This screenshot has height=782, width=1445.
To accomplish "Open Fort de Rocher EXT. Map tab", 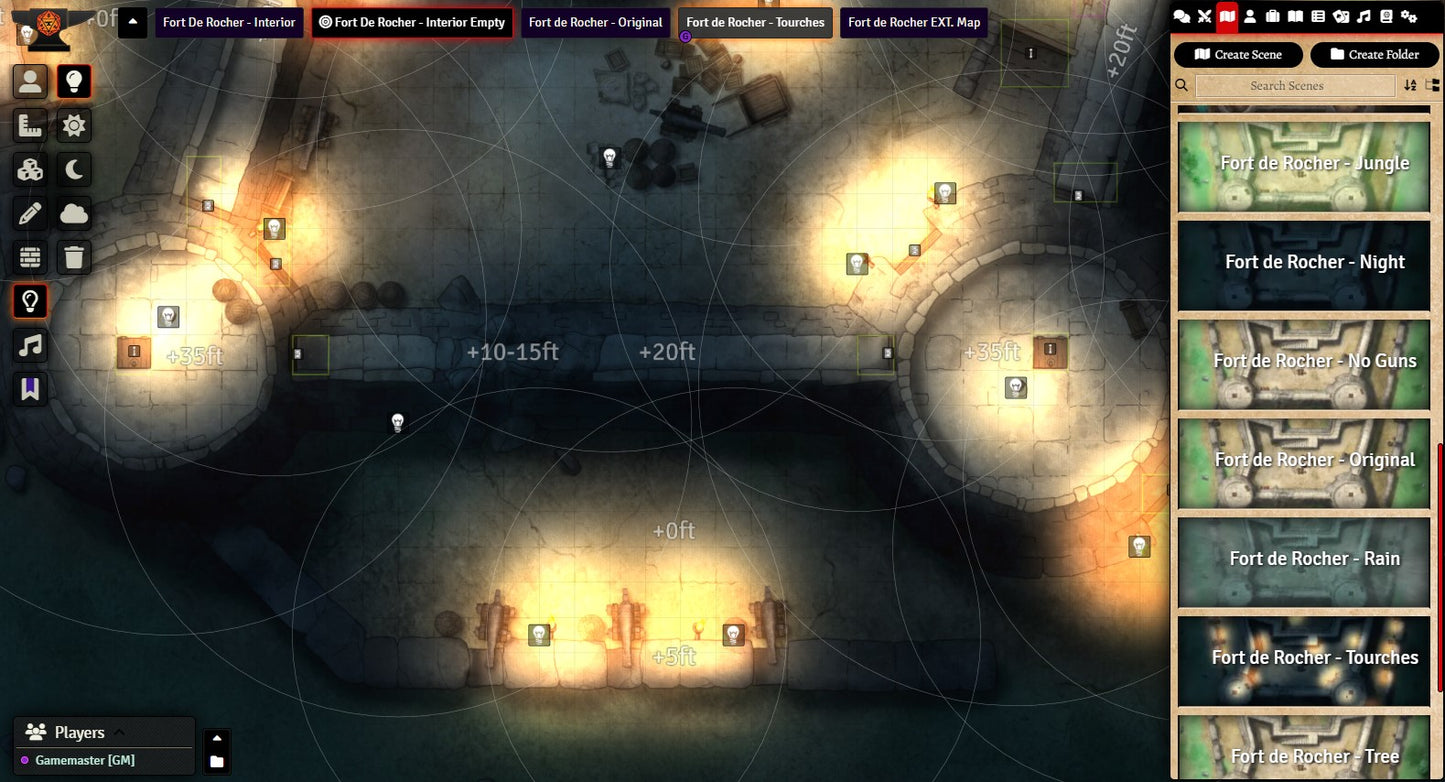I will click(x=914, y=22).
